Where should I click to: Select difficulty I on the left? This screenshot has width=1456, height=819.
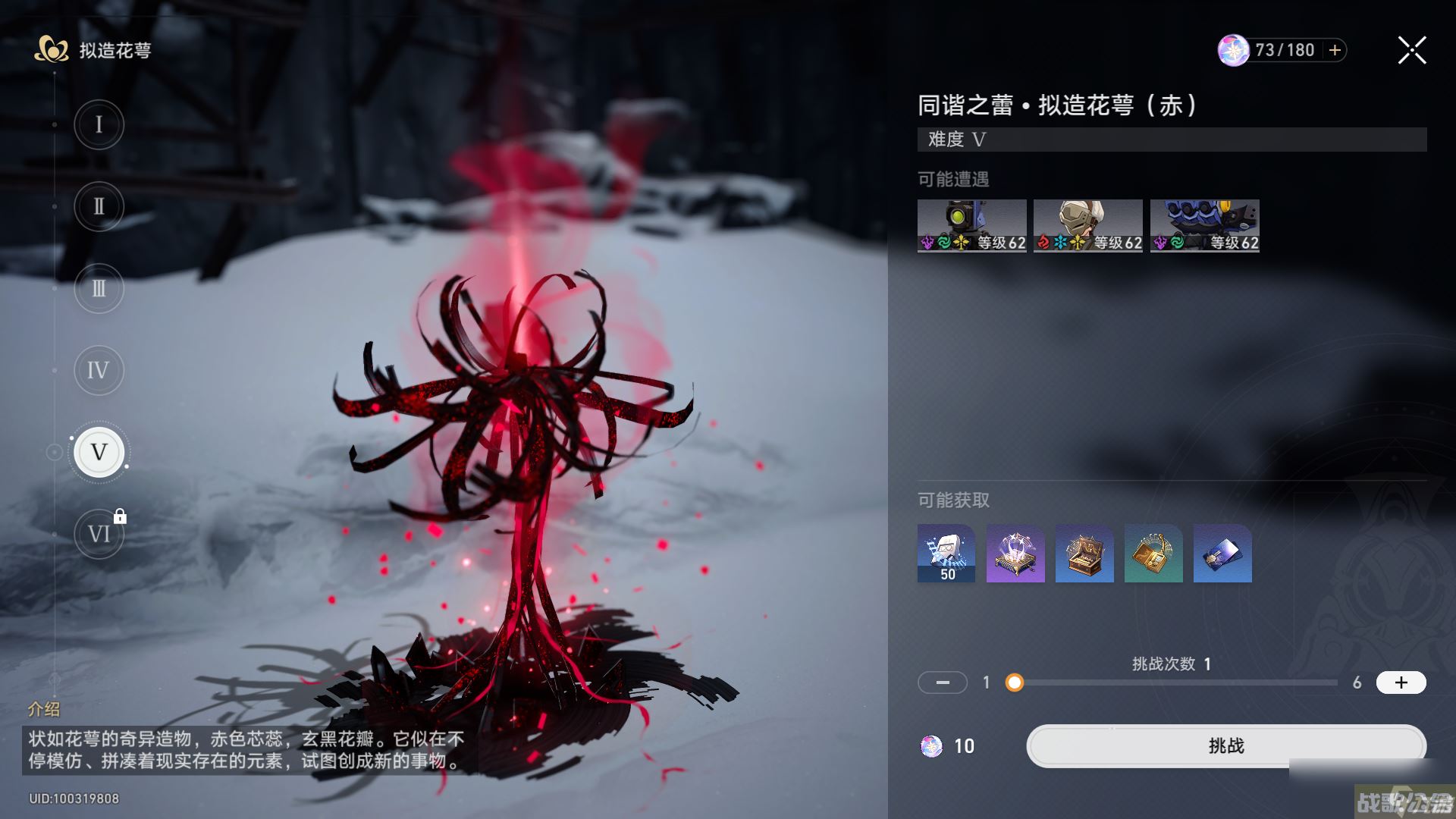[x=99, y=124]
